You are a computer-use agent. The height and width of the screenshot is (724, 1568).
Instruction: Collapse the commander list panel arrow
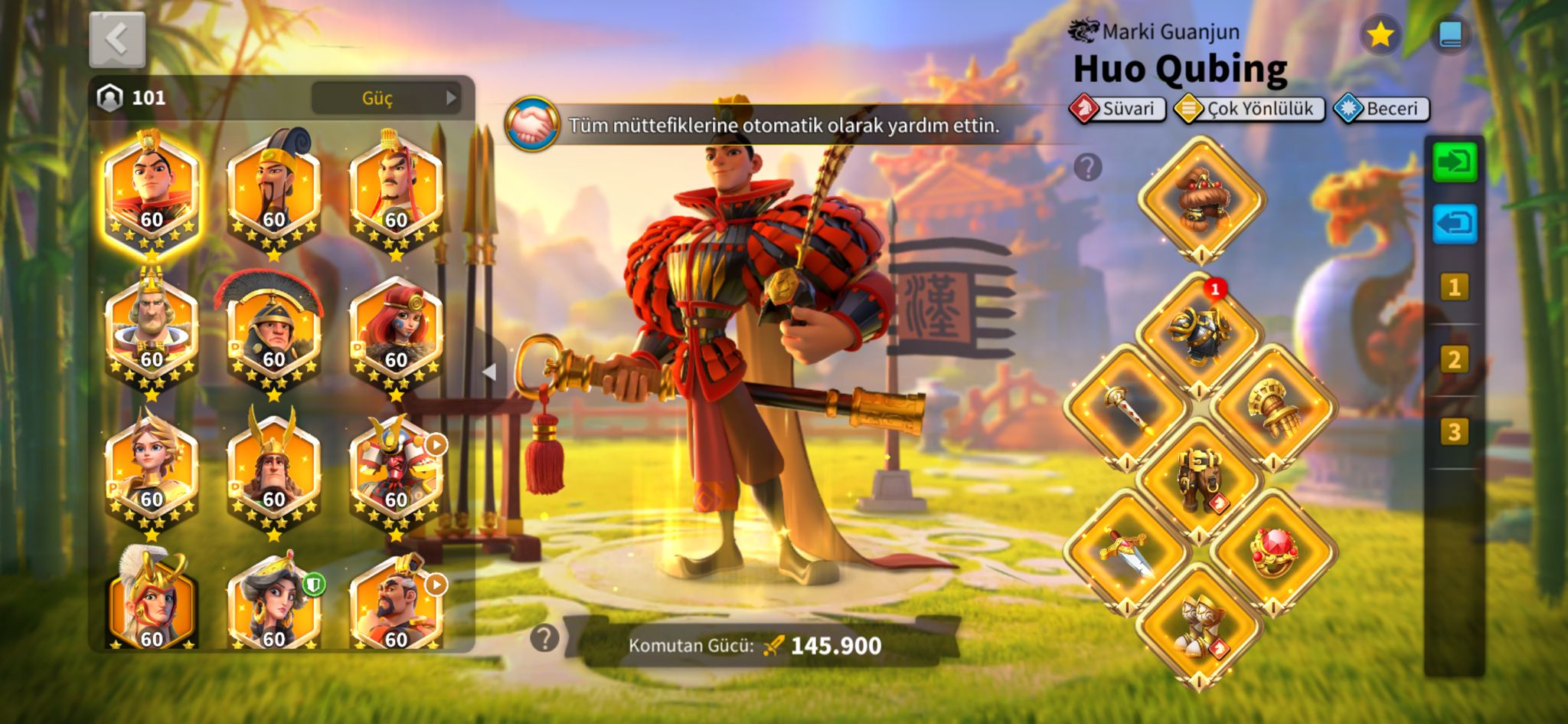click(x=489, y=372)
